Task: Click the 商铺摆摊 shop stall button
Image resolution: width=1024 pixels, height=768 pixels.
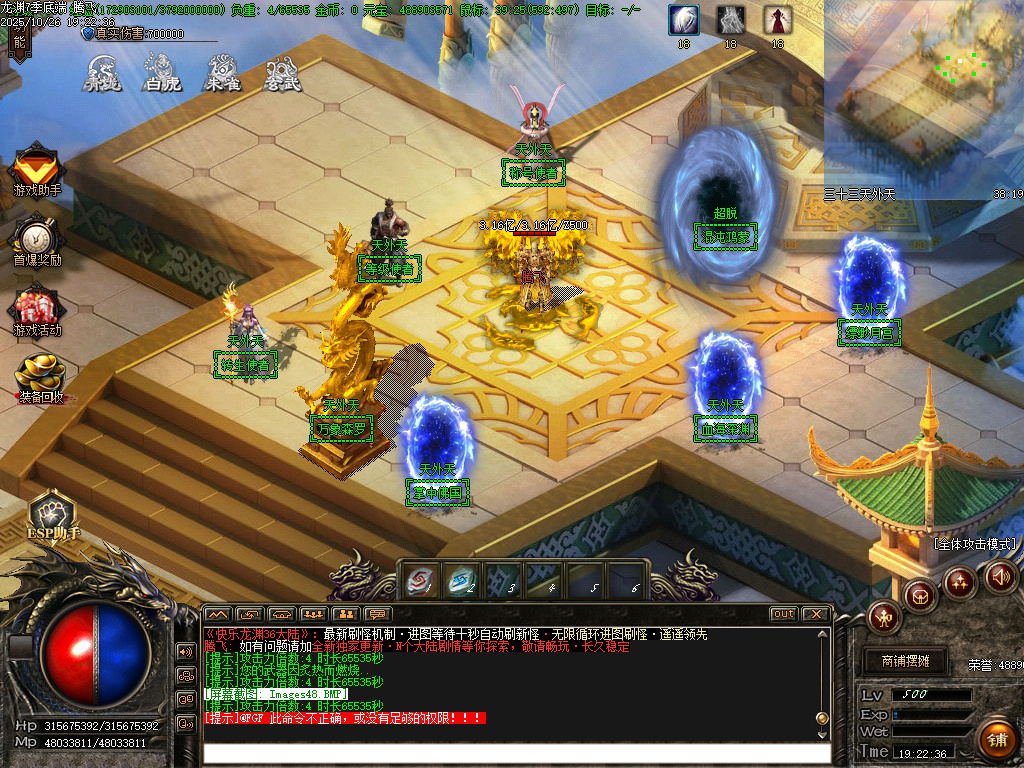Action: [x=905, y=661]
